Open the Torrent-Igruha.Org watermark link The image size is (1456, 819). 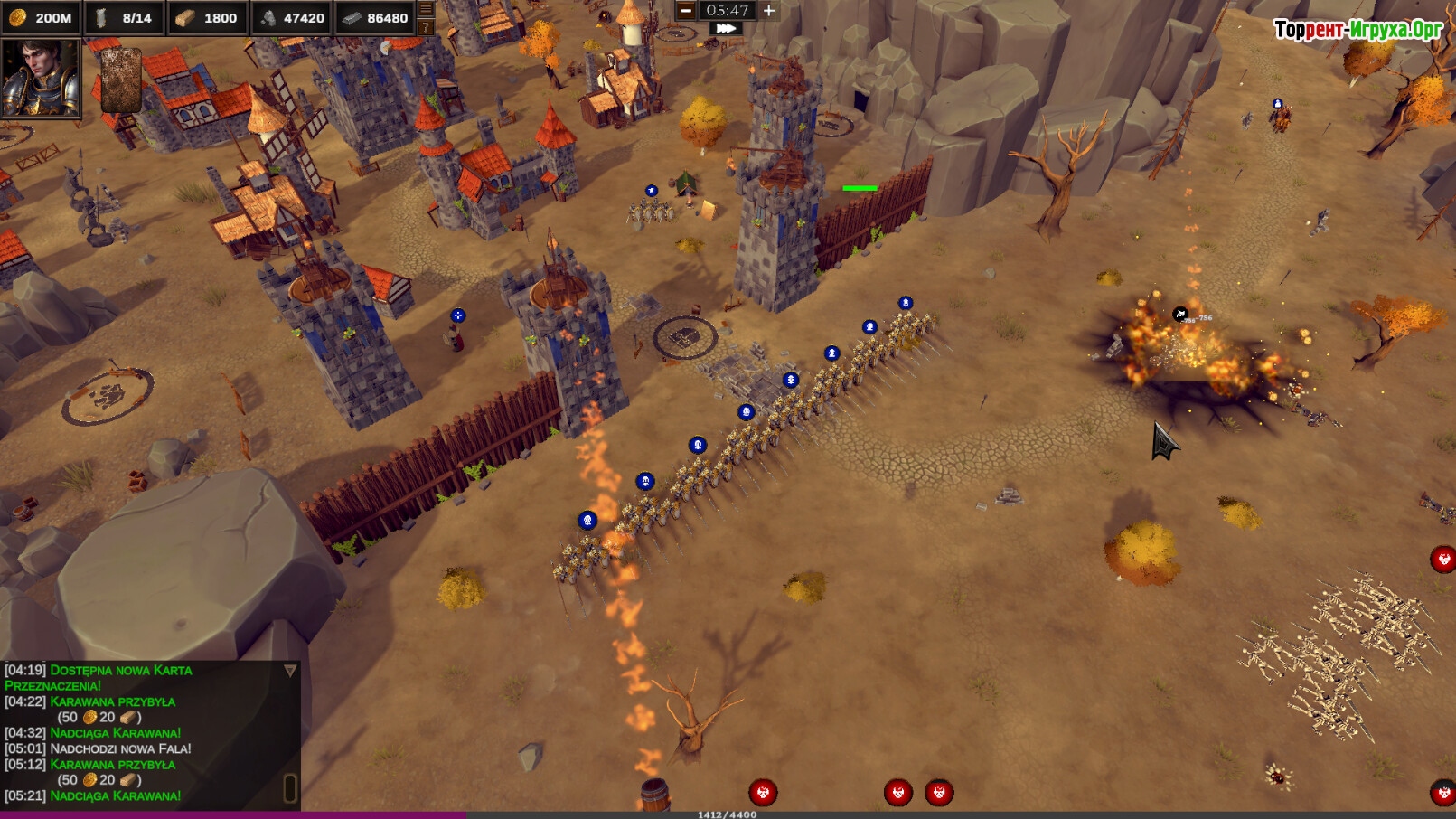[x=1357, y=30]
